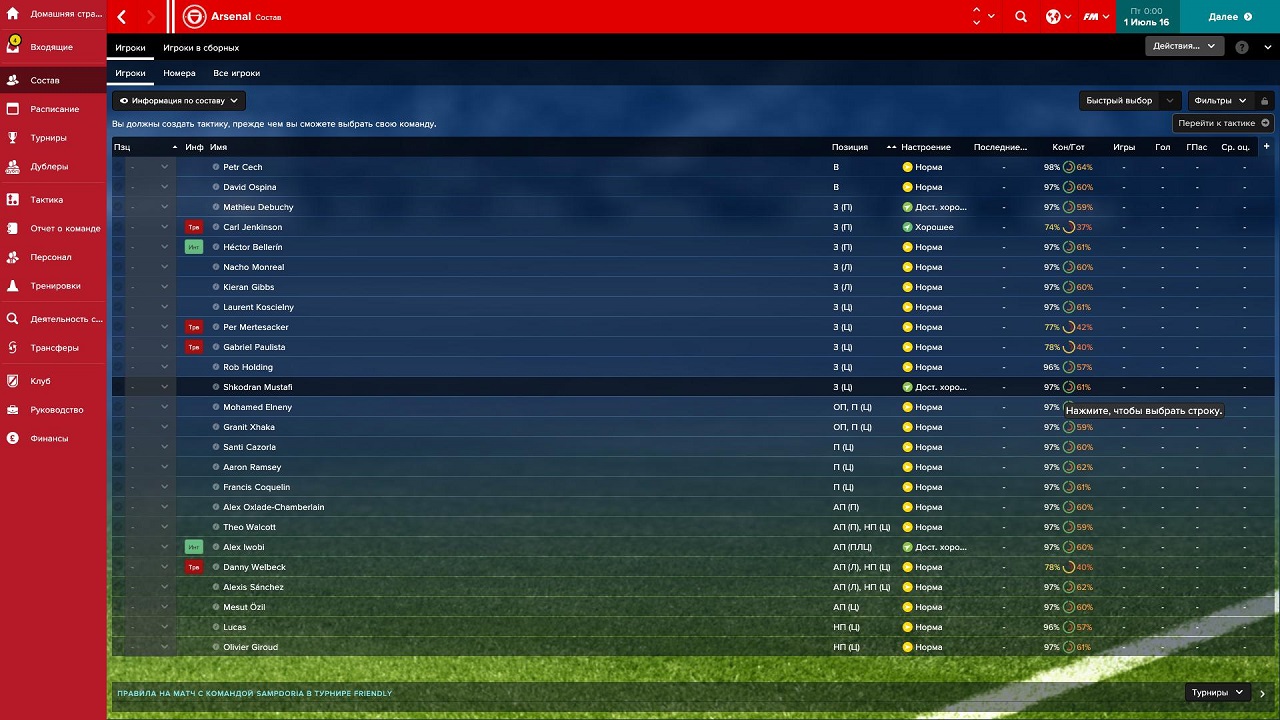The width and height of the screenshot is (1280, 720).
Task: Open the Быстрый выбор dropdown
Action: 1127,101
